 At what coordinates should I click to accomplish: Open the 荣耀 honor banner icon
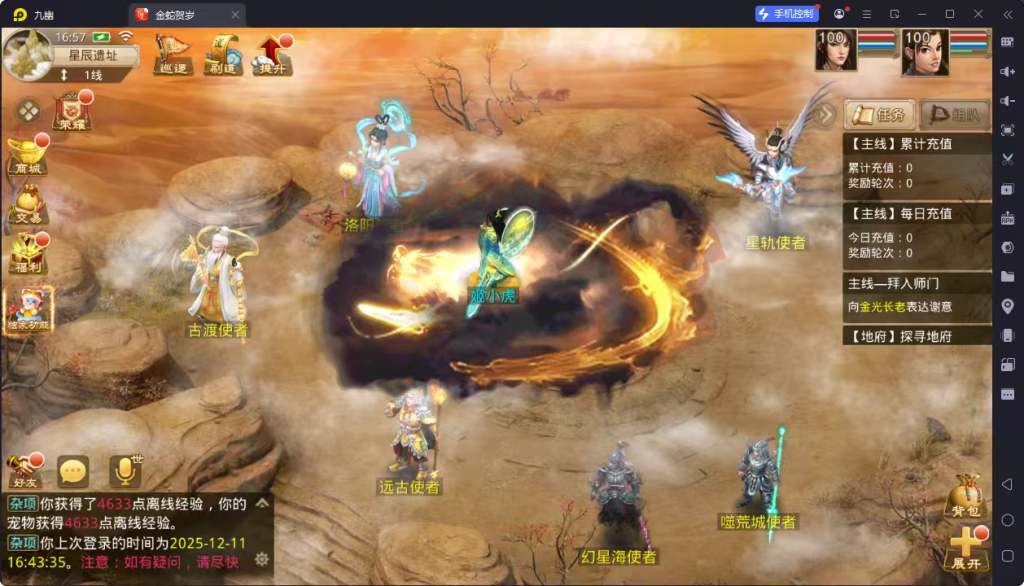click(72, 112)
